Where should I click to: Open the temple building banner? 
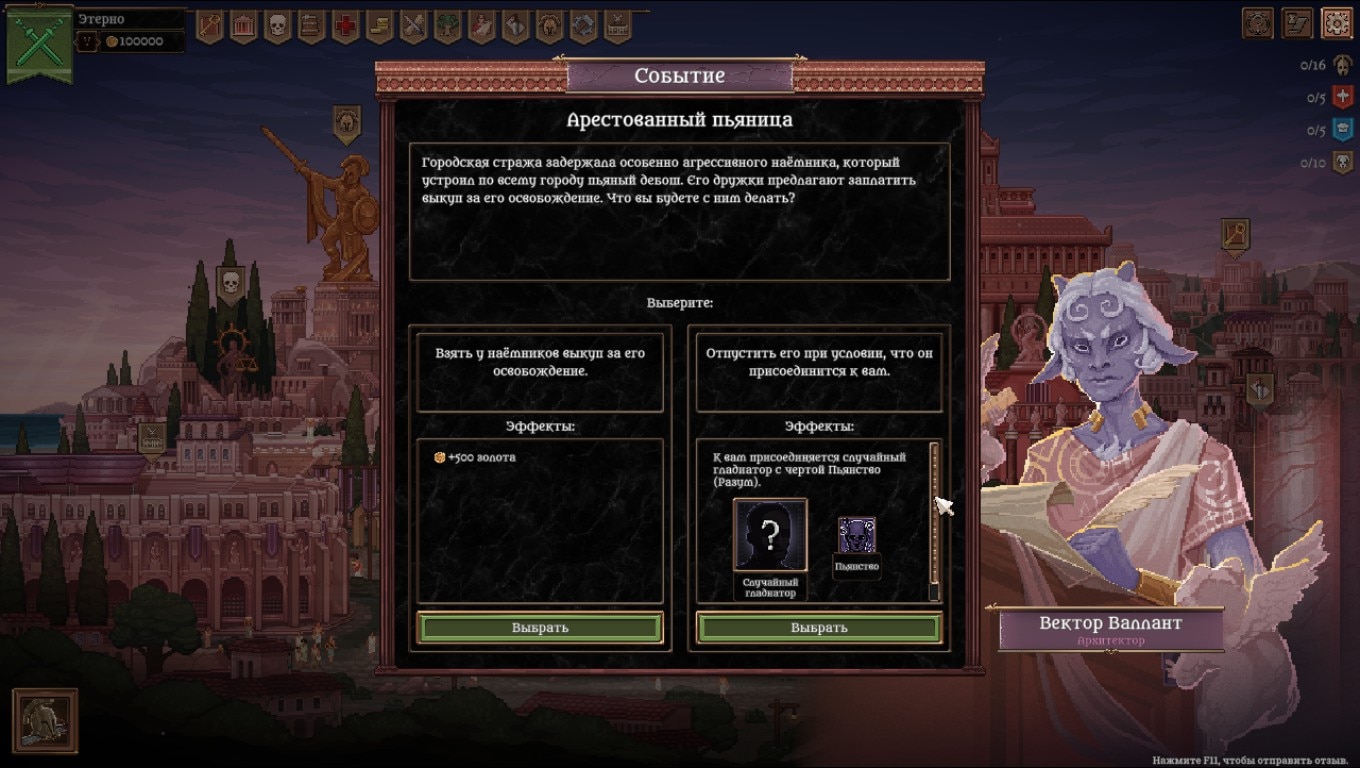pos(243,26)
